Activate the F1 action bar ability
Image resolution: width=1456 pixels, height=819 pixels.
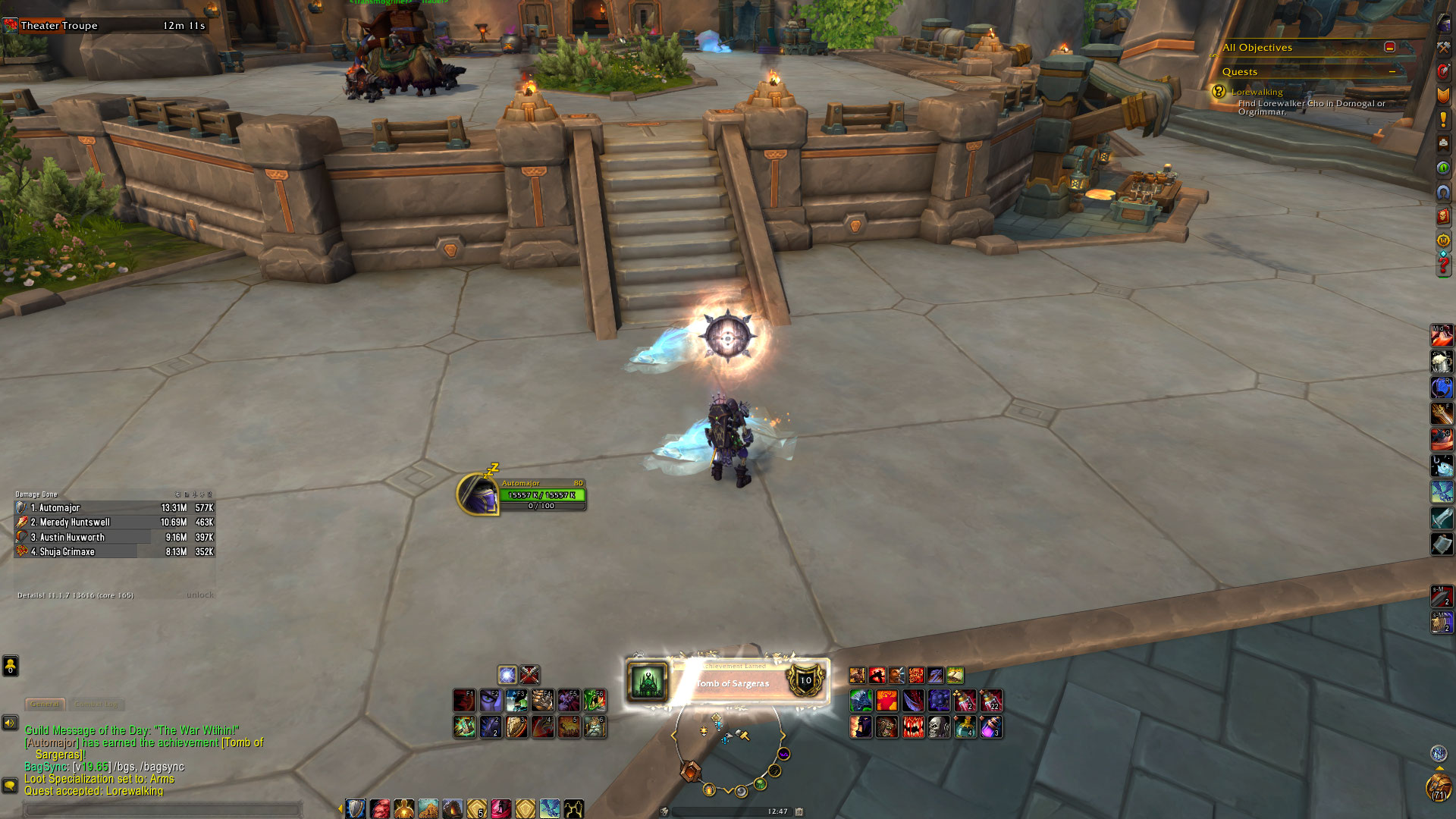(x=464, y=700)
